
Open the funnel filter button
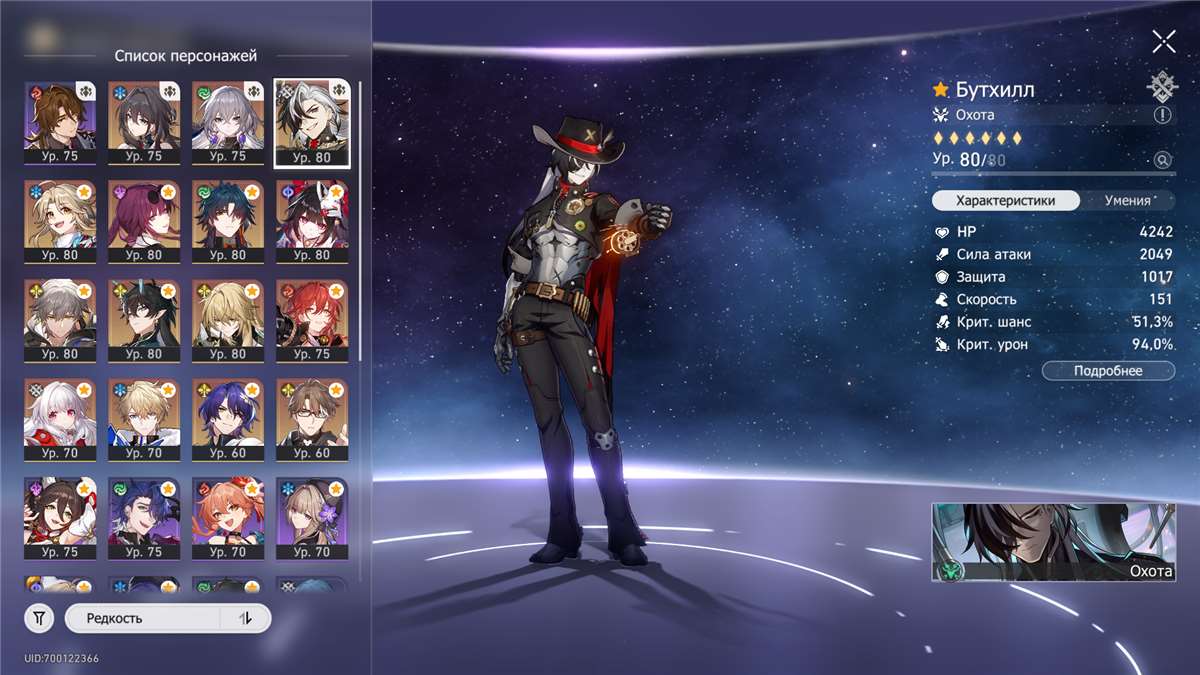pos(39,619)
